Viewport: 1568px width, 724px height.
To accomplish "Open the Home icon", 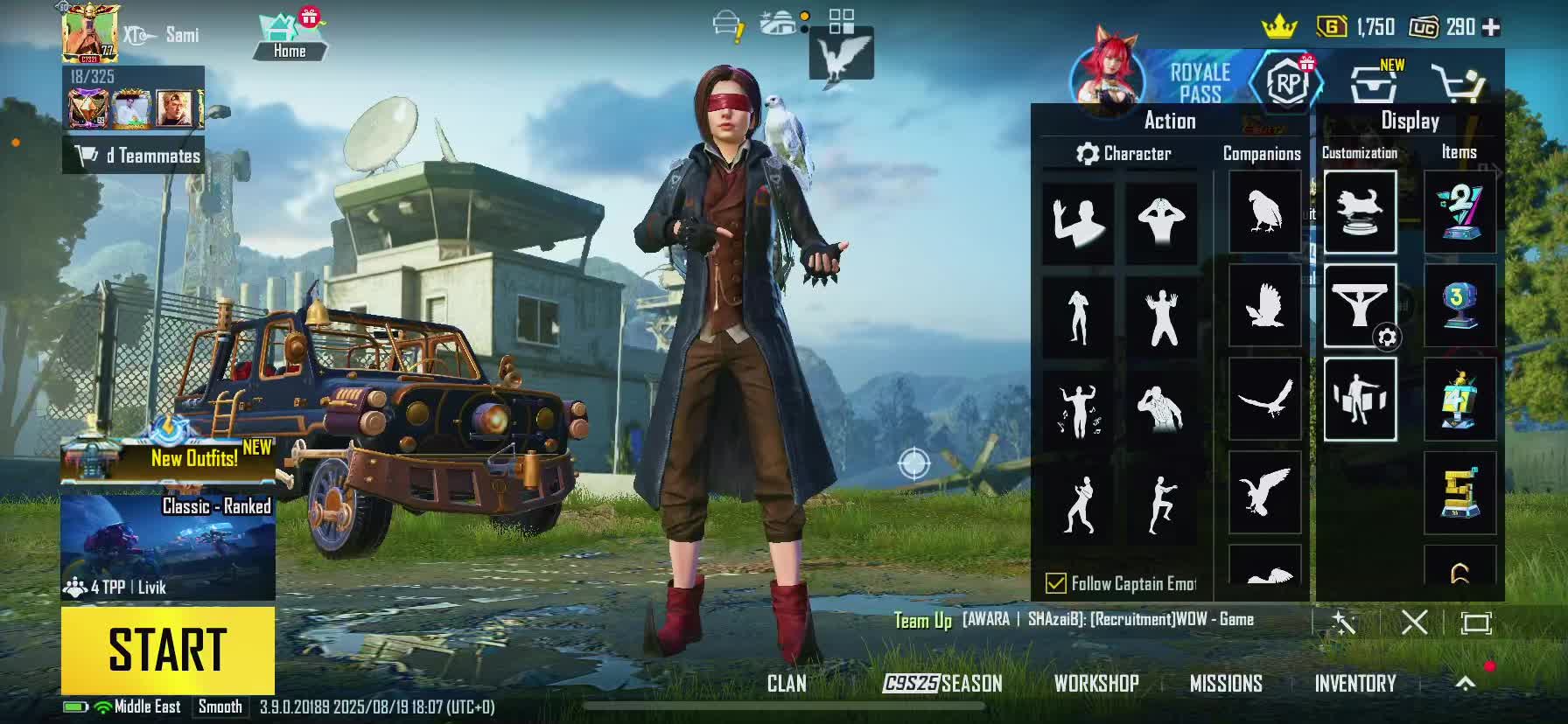I will pyautogui.click(x=289, y=37).
